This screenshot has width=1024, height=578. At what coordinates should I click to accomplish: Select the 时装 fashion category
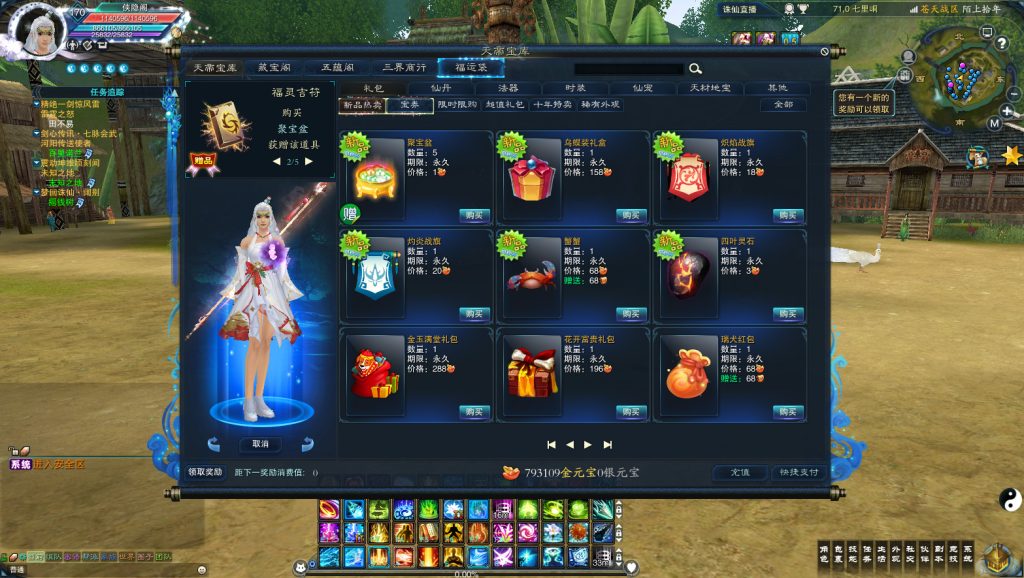click(575, 88)
